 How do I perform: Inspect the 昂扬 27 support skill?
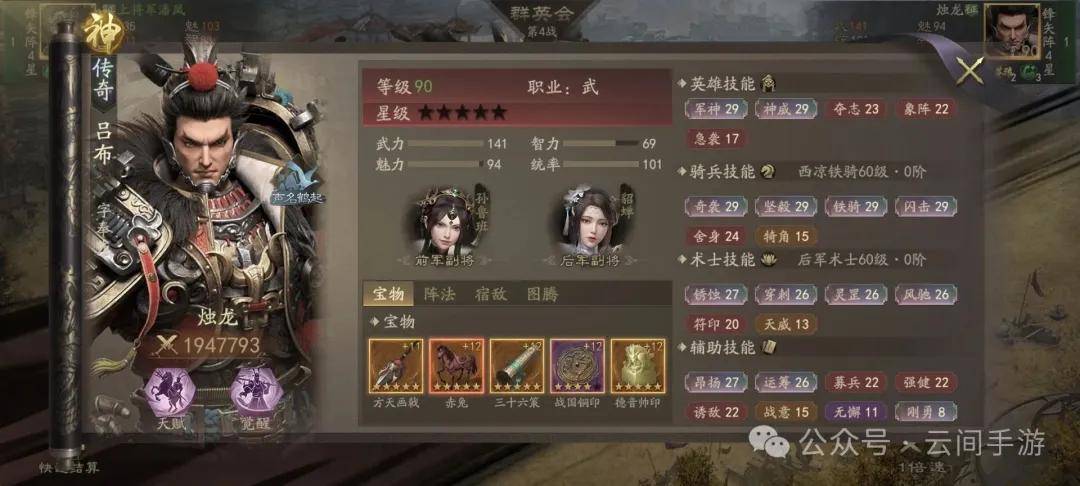click(717, 383)
